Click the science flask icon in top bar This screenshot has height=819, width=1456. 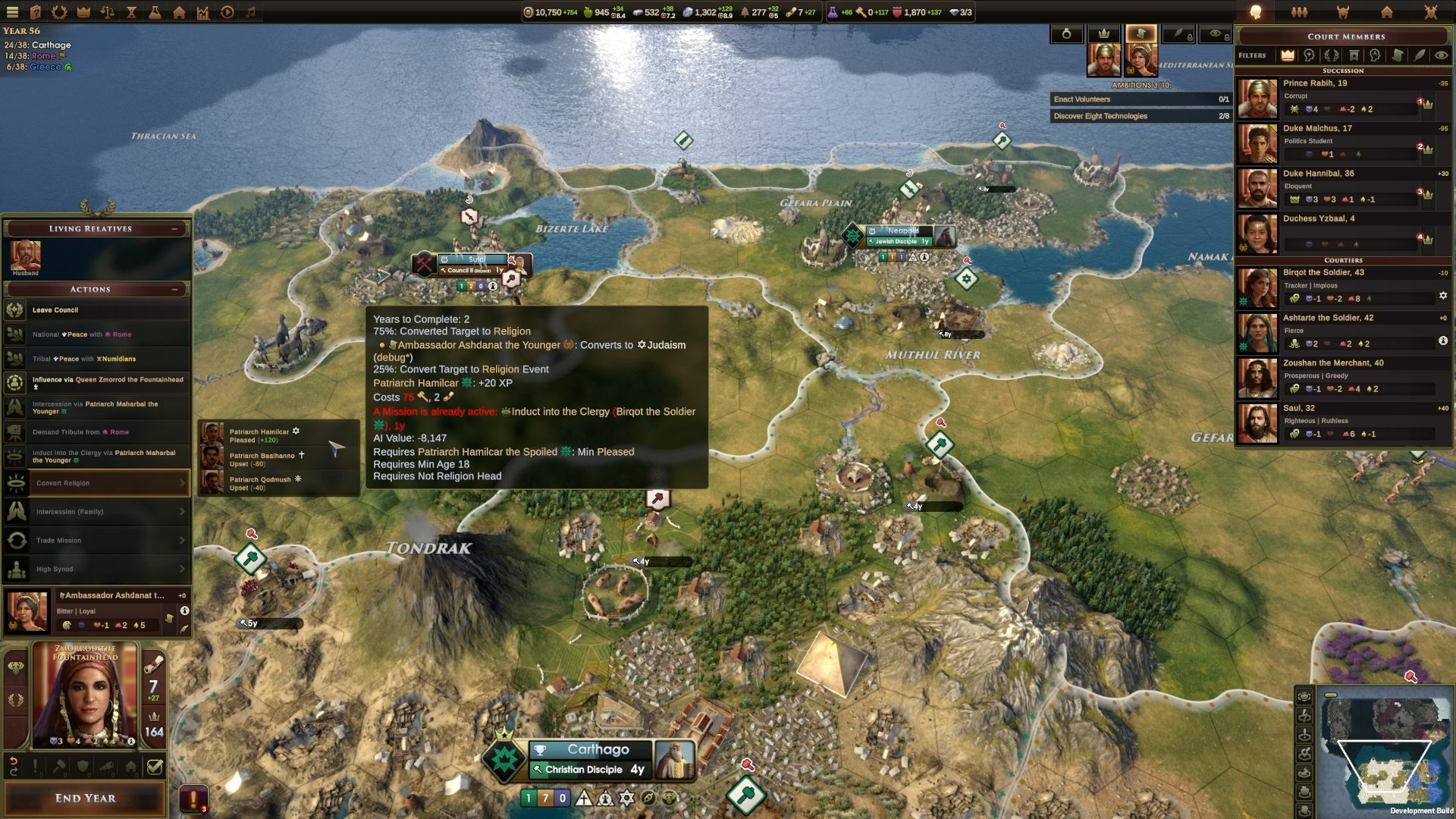click(155, 12)
